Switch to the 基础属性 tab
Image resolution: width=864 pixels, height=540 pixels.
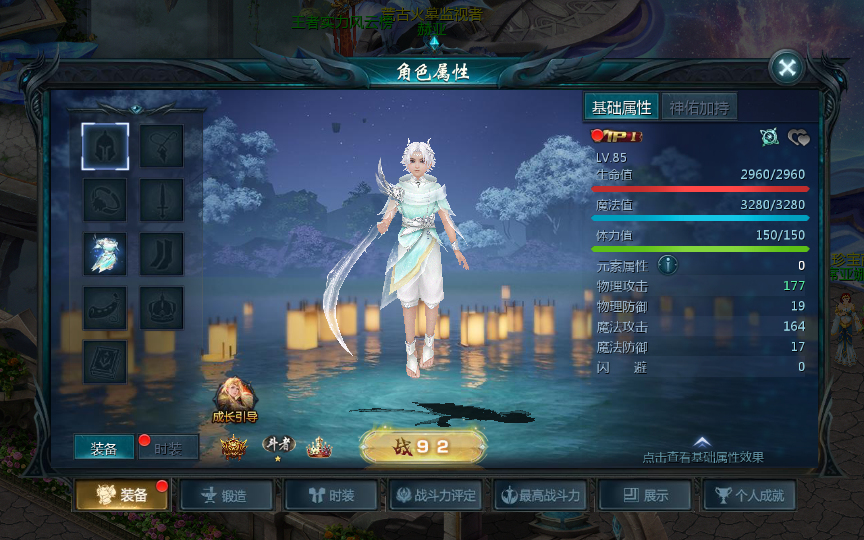pos(621,108)
